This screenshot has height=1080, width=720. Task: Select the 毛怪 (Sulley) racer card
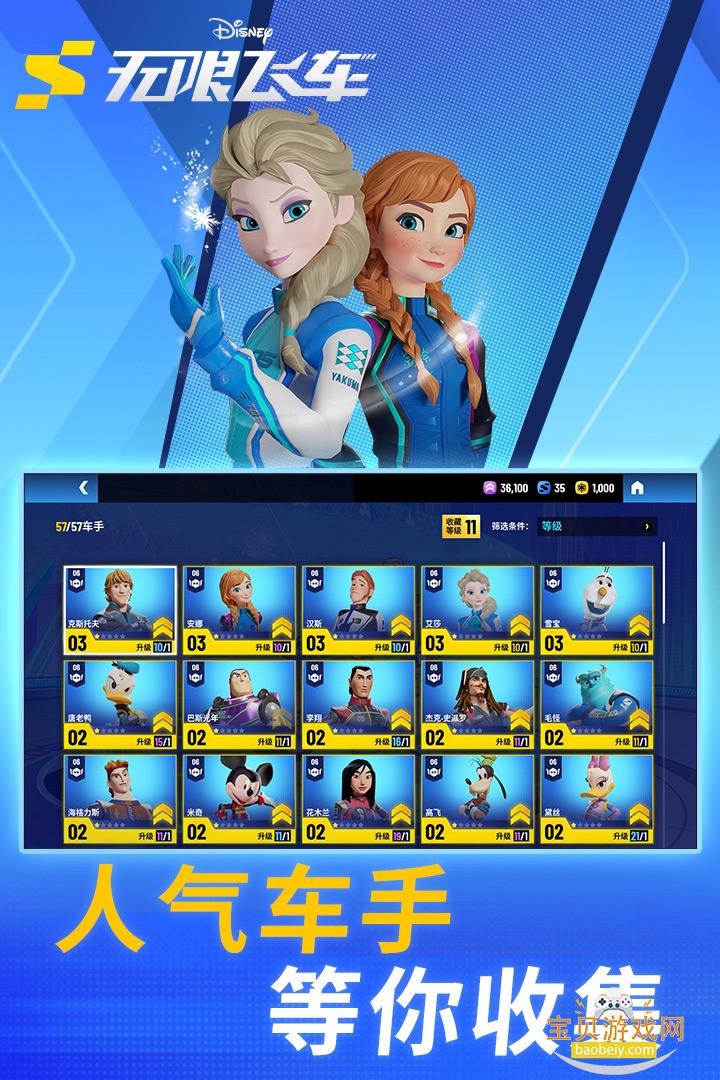(597, 704)
